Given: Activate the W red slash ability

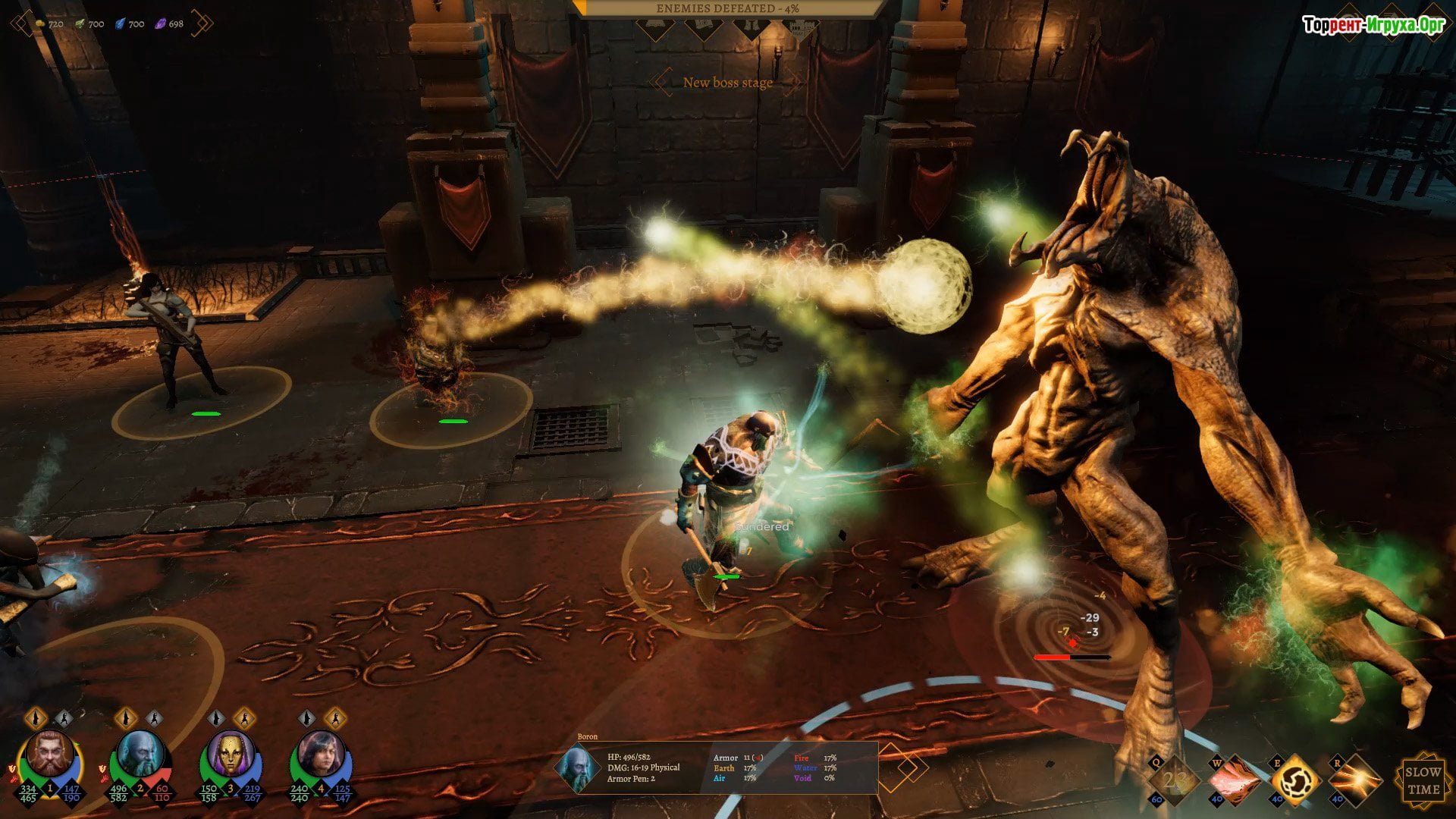Looking at the screenshot, I should tap(1234, 780).
